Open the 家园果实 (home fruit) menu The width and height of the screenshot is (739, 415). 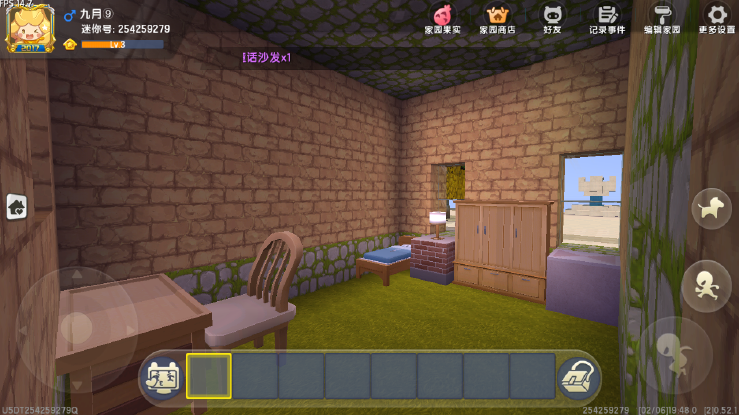[x=443, y=18]
